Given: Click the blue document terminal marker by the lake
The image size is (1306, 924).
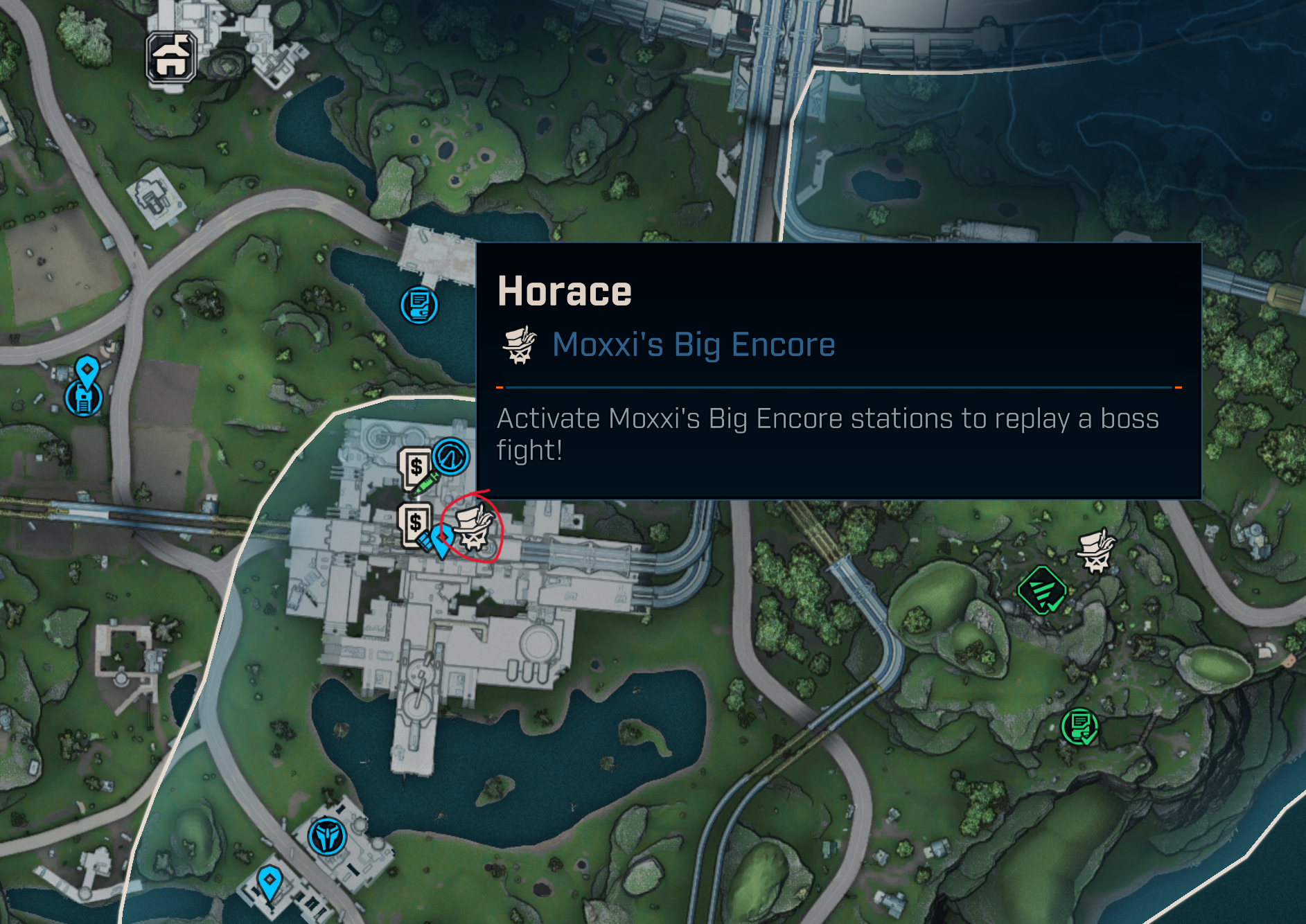Looking at the screenshot, I should tap(419, 305).
